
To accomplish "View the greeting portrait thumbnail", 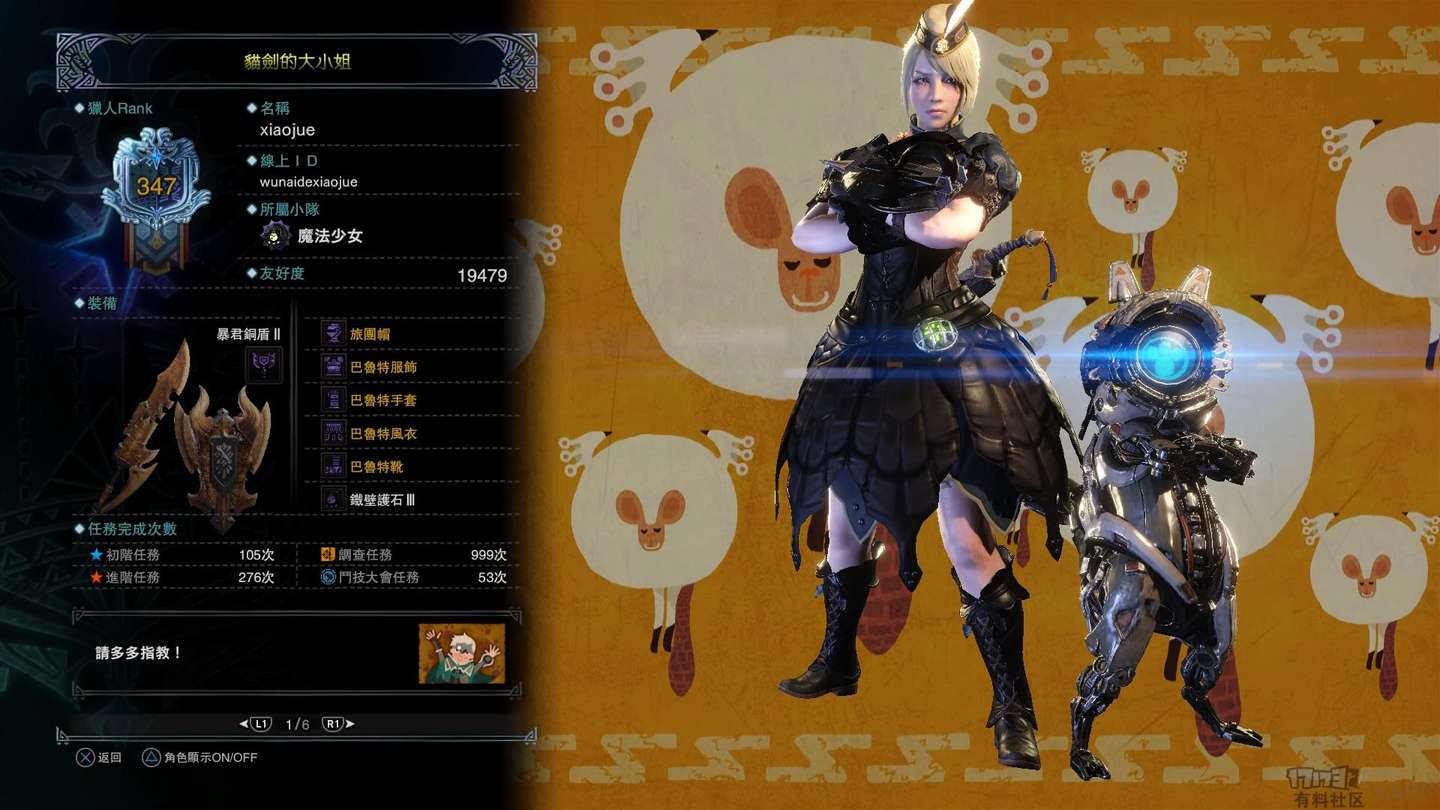I will [x=462, y=653].
